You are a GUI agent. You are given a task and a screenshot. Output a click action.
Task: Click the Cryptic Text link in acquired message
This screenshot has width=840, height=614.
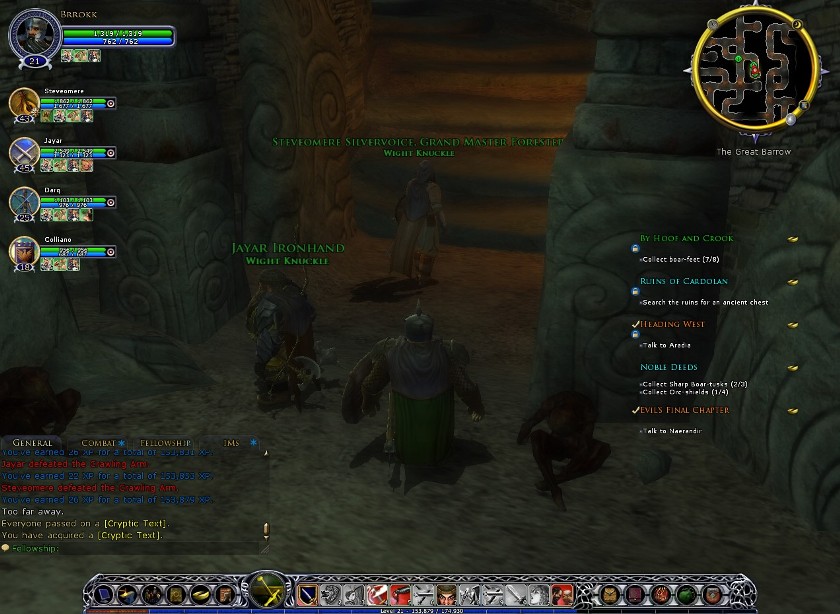(x=132, y=535)
